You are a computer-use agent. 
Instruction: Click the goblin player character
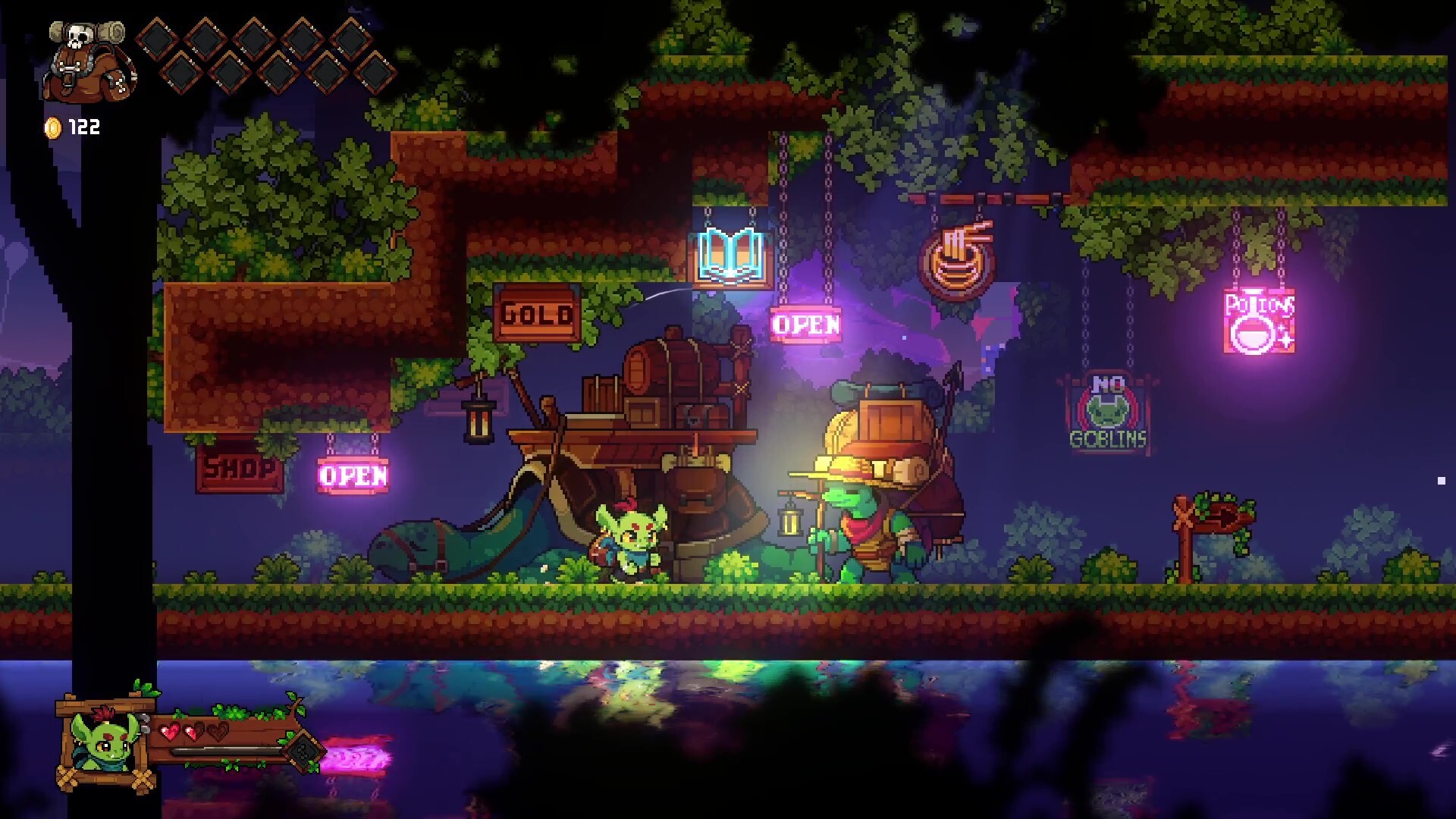629,538
